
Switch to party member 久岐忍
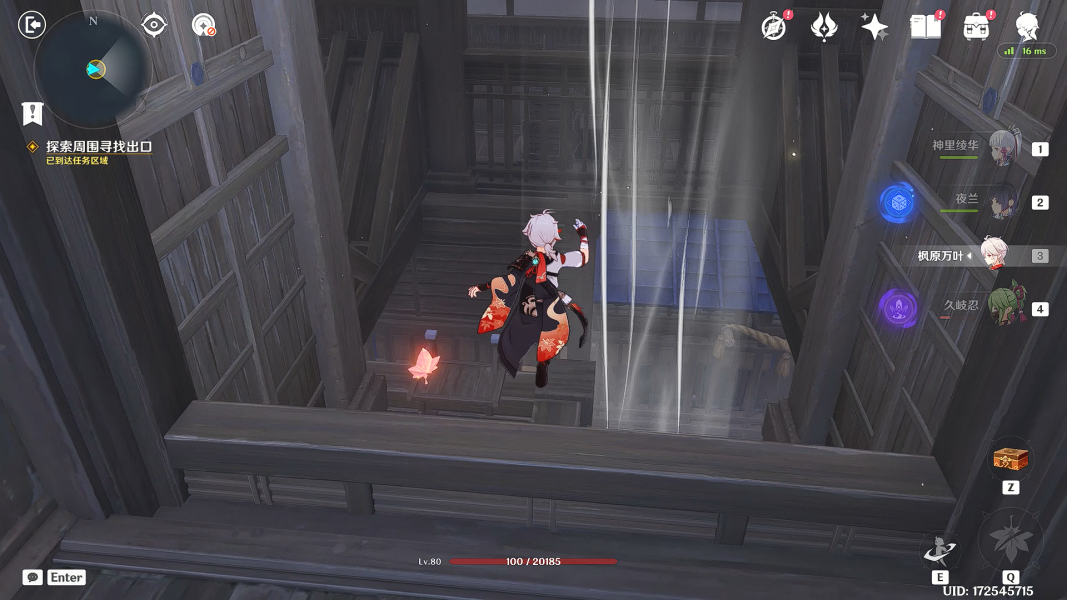1002,307
